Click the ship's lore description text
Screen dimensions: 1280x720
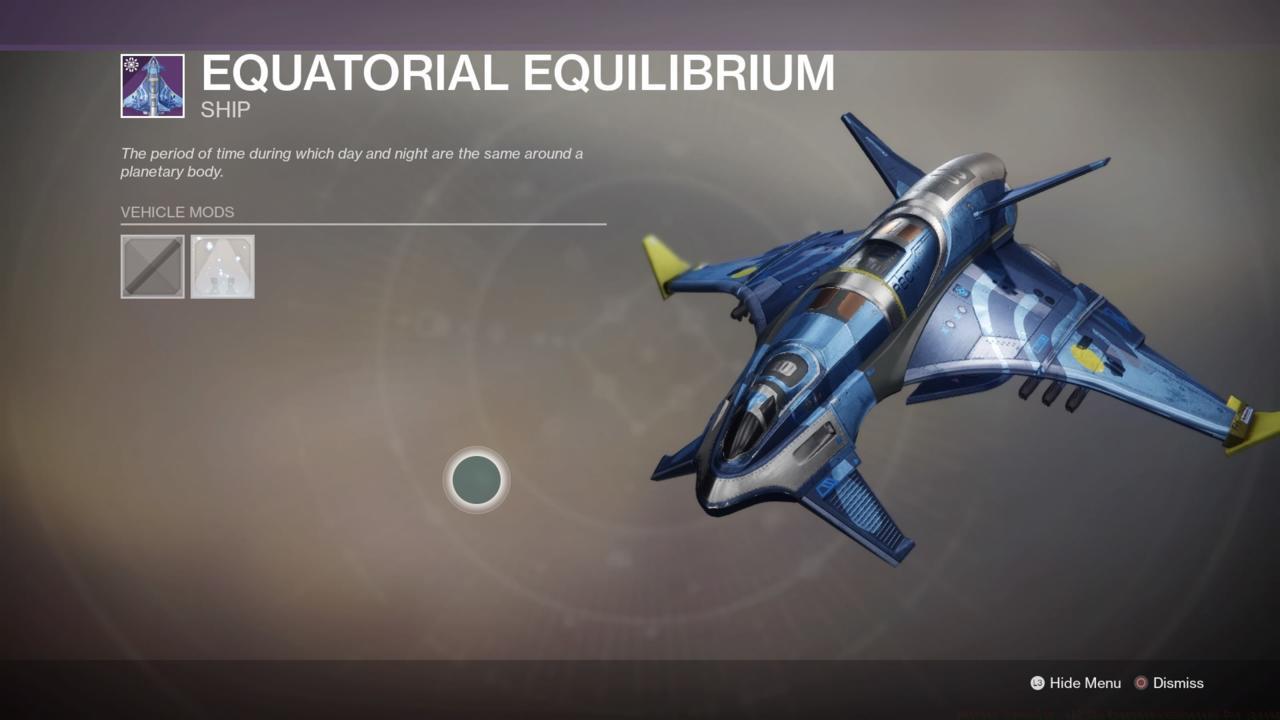351,162
